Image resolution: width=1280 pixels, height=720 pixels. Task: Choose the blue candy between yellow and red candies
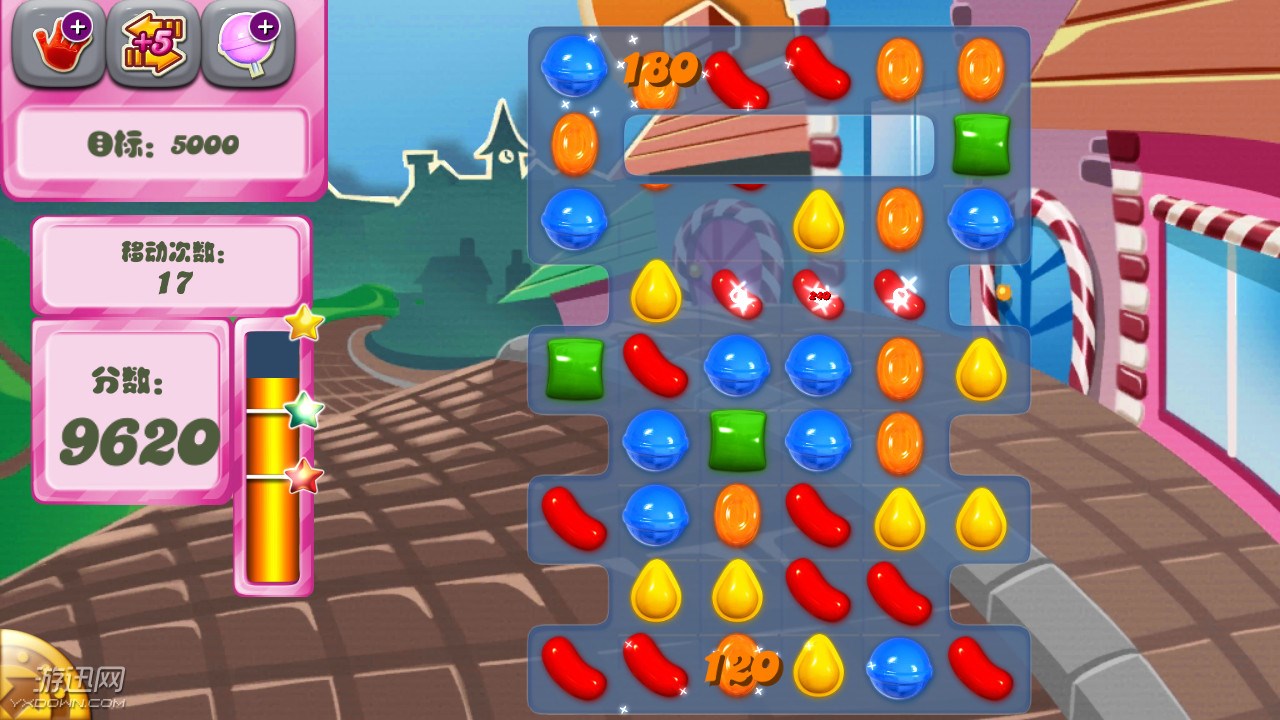[899, 667]
